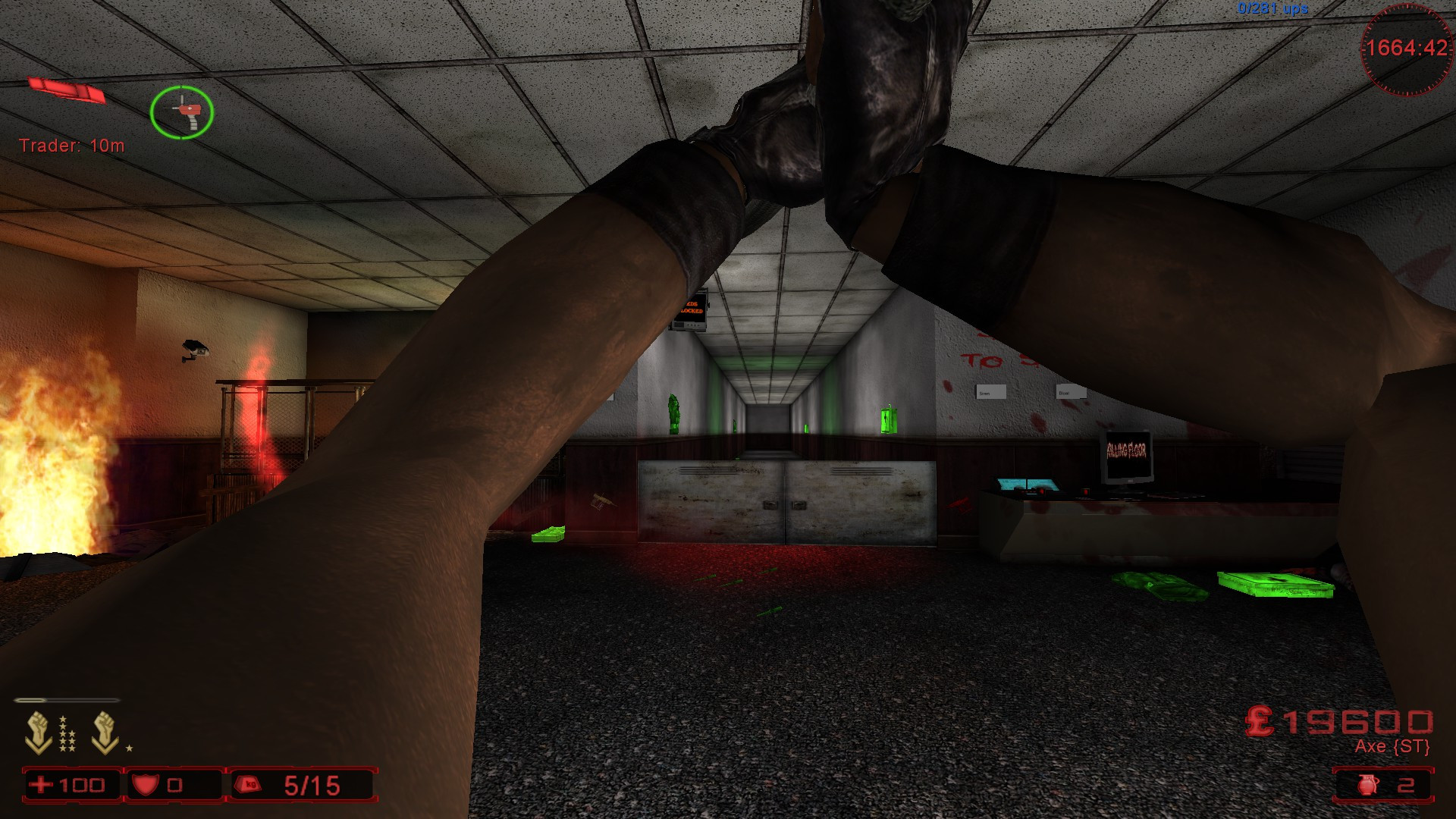This screenshot has height=819, width=1456.
Task: Click the star cluster beside the first perk icon
Action: click(68, 733)
